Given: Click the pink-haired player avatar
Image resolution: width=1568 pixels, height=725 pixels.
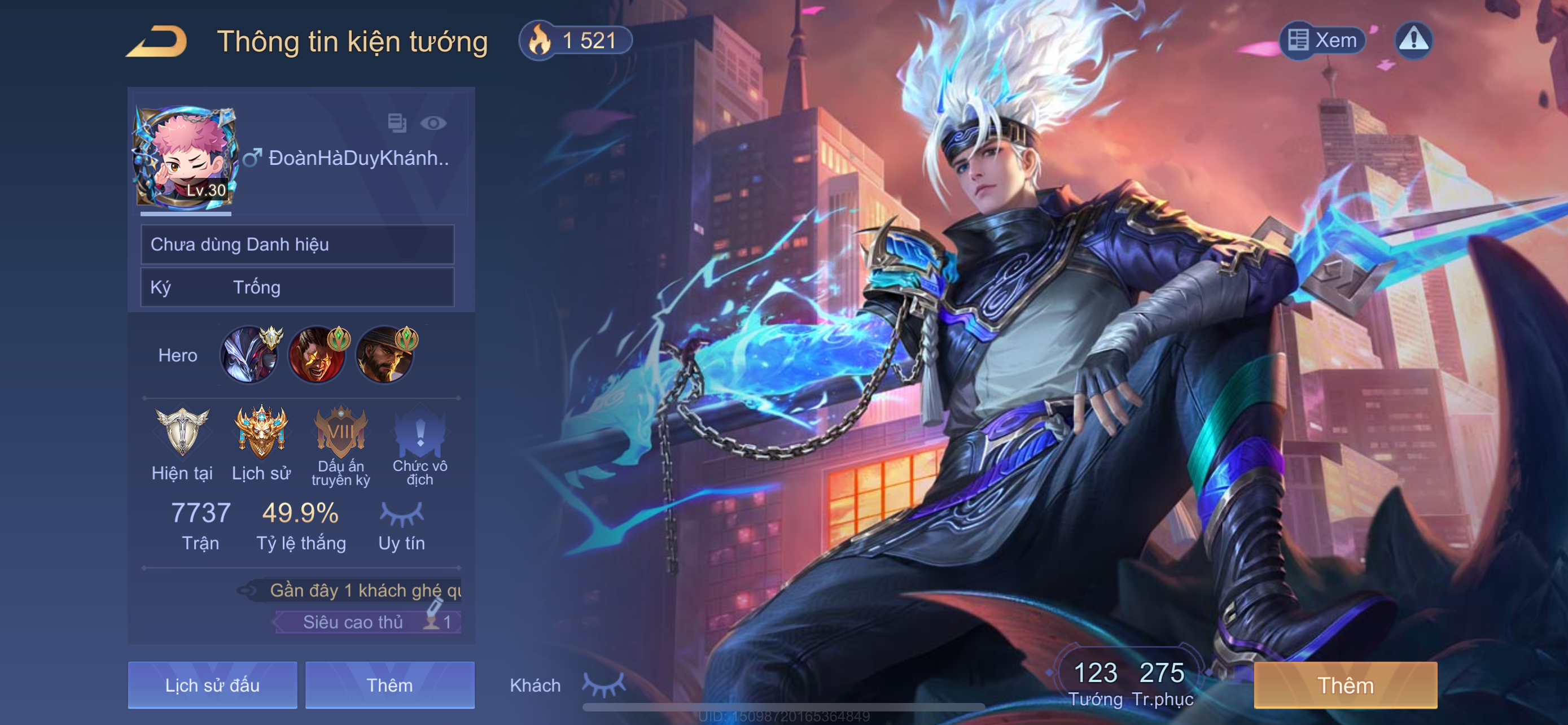Looking at the screenshot, I should tap(185, 157).
